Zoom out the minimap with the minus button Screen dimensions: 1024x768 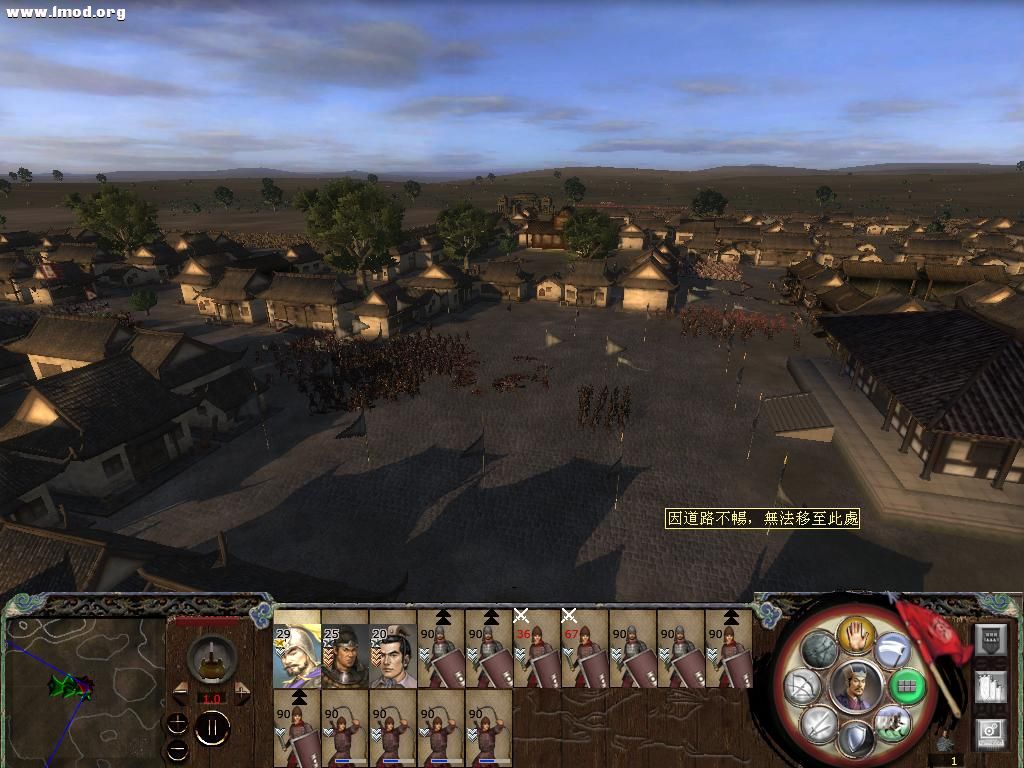pyautogui.click(x=177, y=748)
